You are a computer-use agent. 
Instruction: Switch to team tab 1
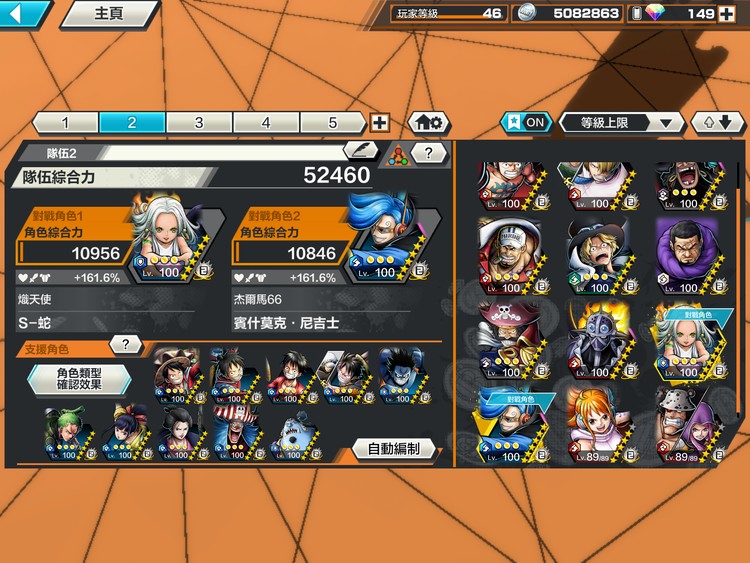[x=65, y=123]
